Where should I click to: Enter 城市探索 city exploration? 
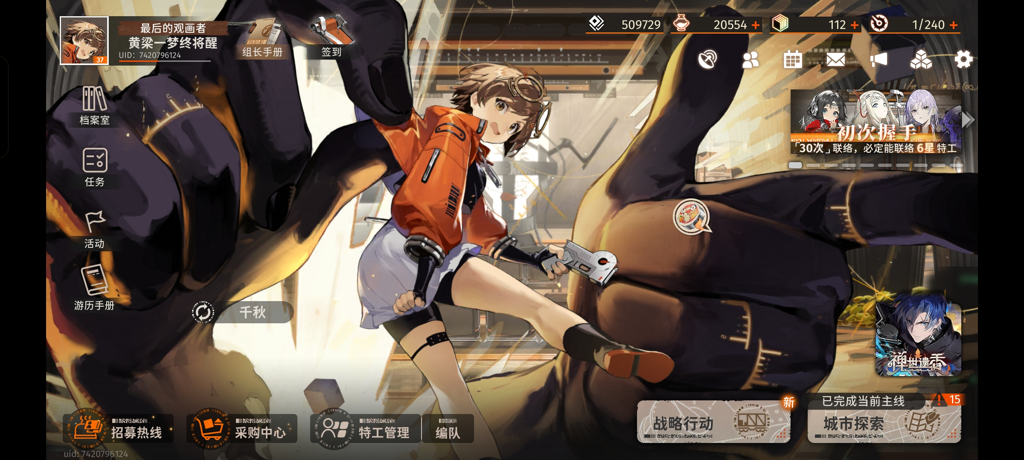point(884,423)
